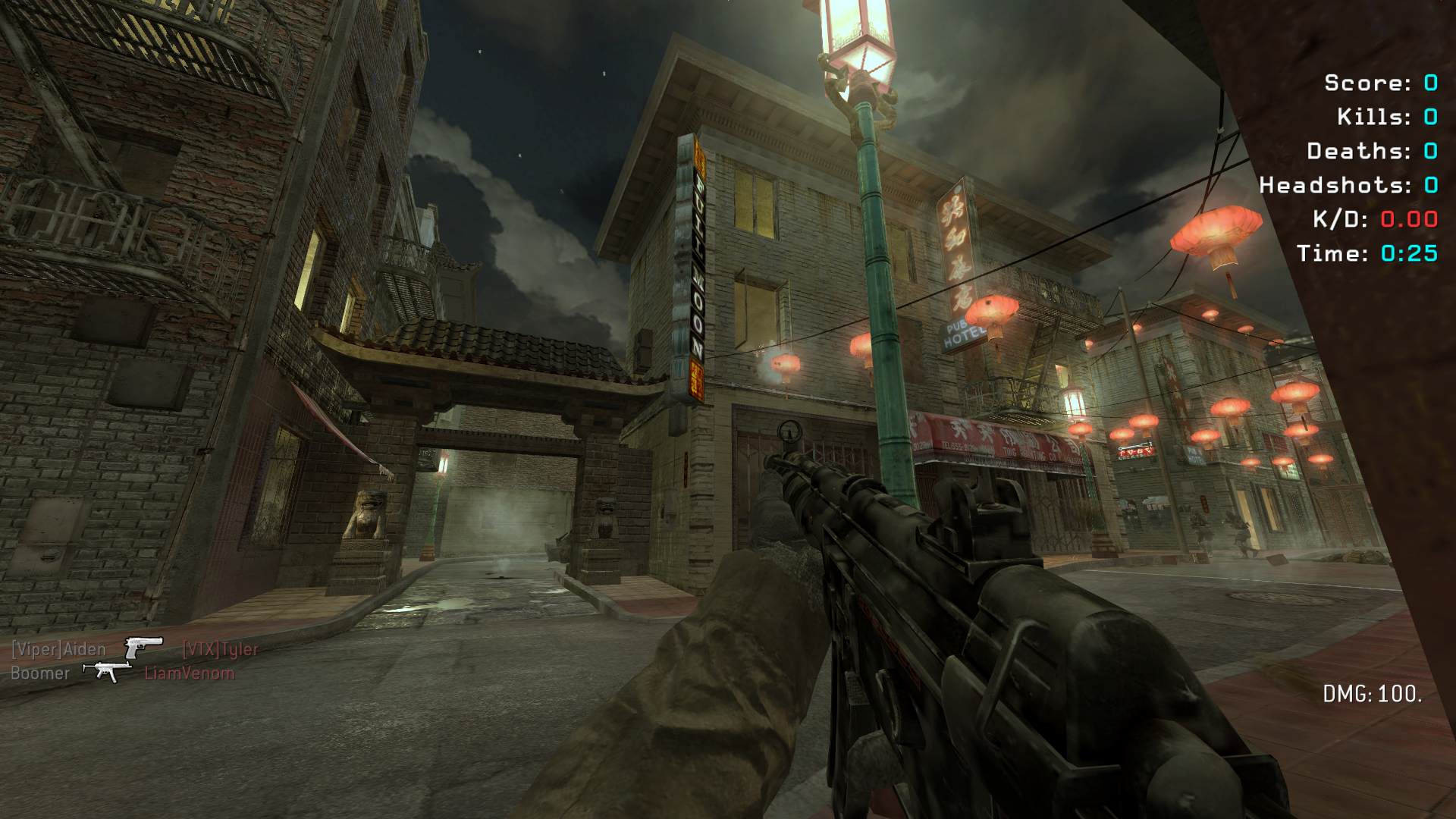Choose the Boomer name in the killfeed
Image resolution: width=1456 pixels, height=819 pixels.
point(40,673)
